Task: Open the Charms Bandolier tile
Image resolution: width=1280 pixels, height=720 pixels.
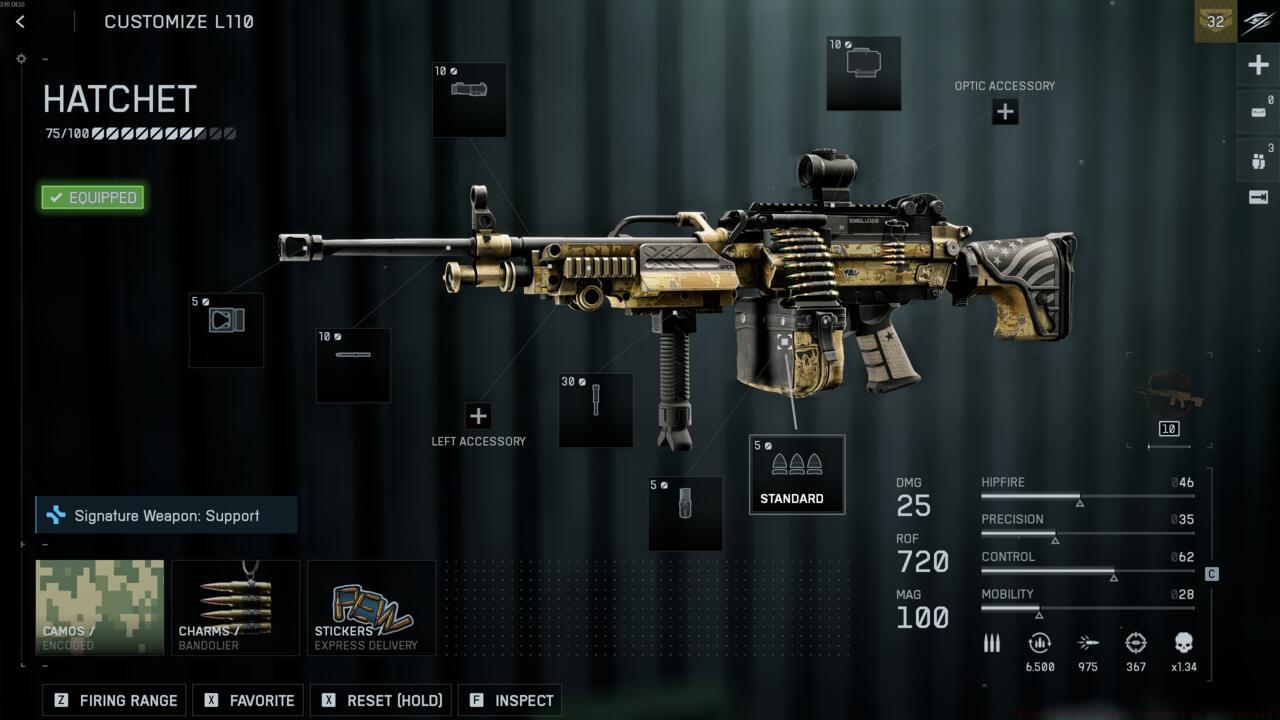Action: [235, 607]
